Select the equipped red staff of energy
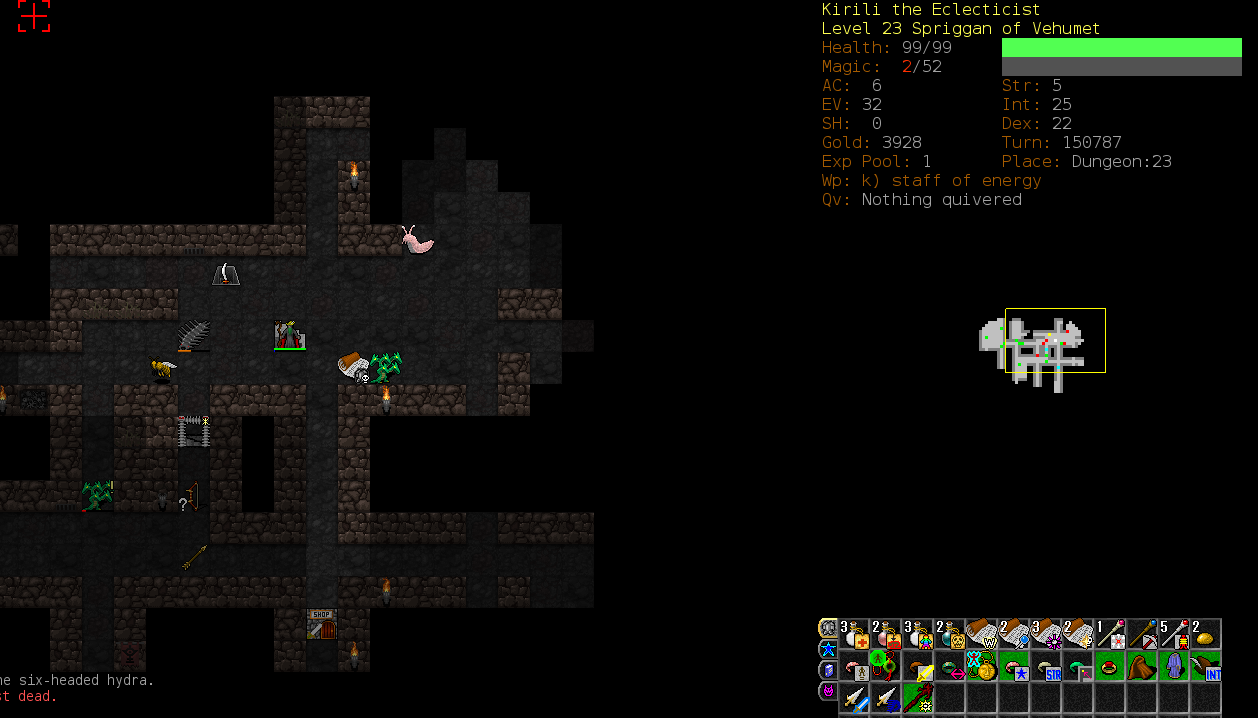This screenshot has height=718, width=1258. coord(918,698)
